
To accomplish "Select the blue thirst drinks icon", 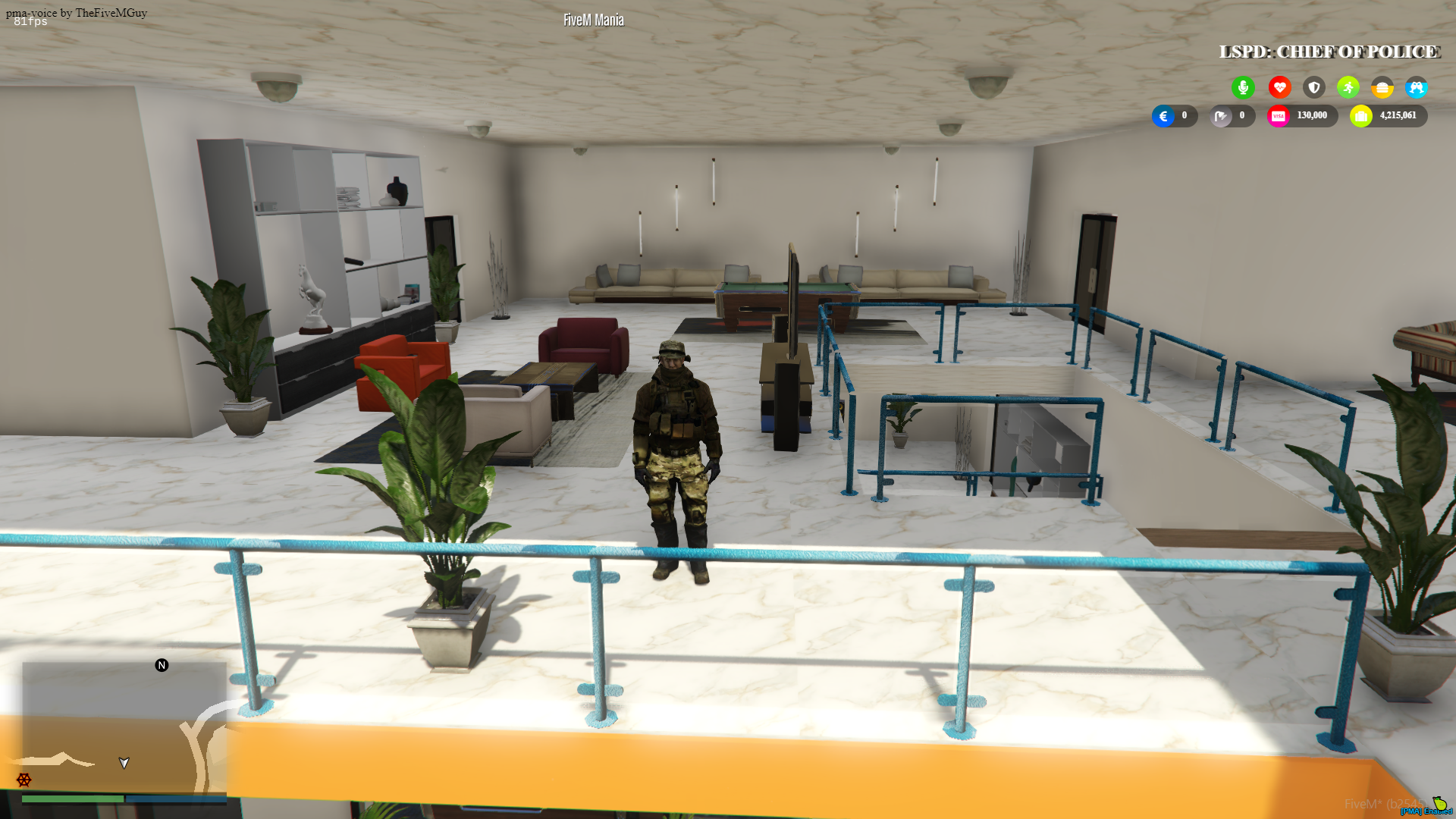I will coord(1417,87).
